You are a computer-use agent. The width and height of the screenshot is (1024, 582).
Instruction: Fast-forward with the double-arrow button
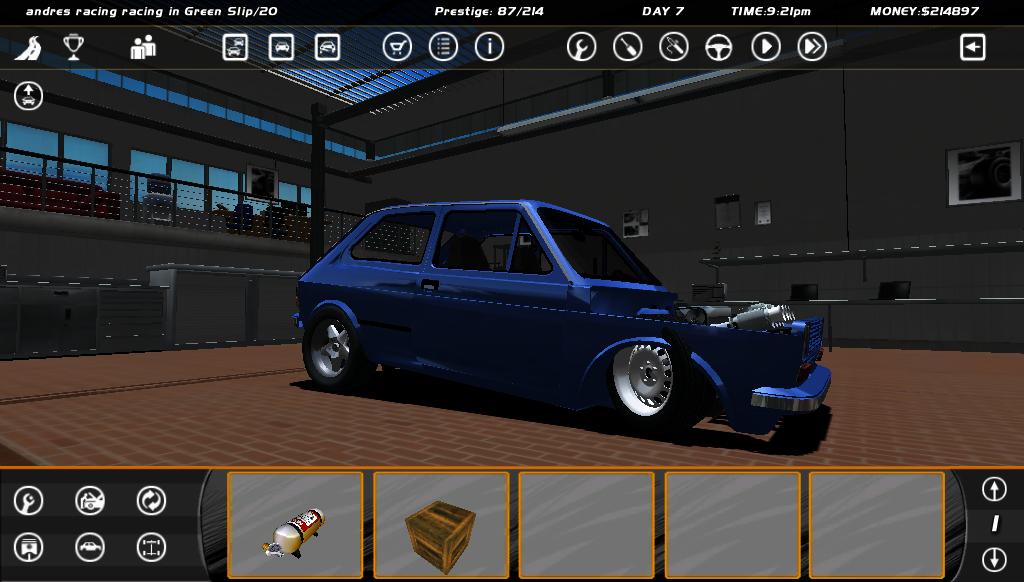click(812, 47)
